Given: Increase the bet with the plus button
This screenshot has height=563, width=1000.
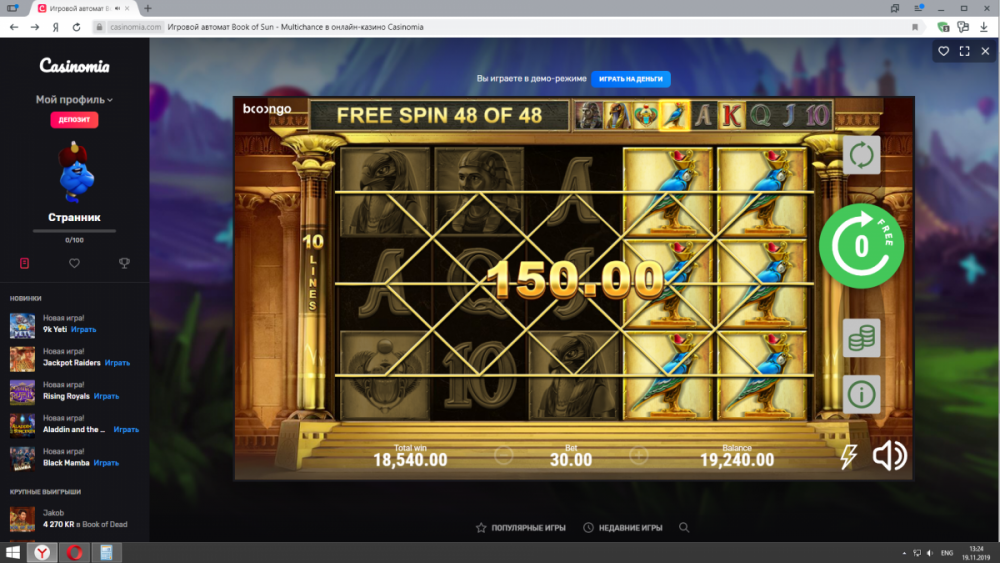Looking at the screenshot, I should click(x=639, y=456).
